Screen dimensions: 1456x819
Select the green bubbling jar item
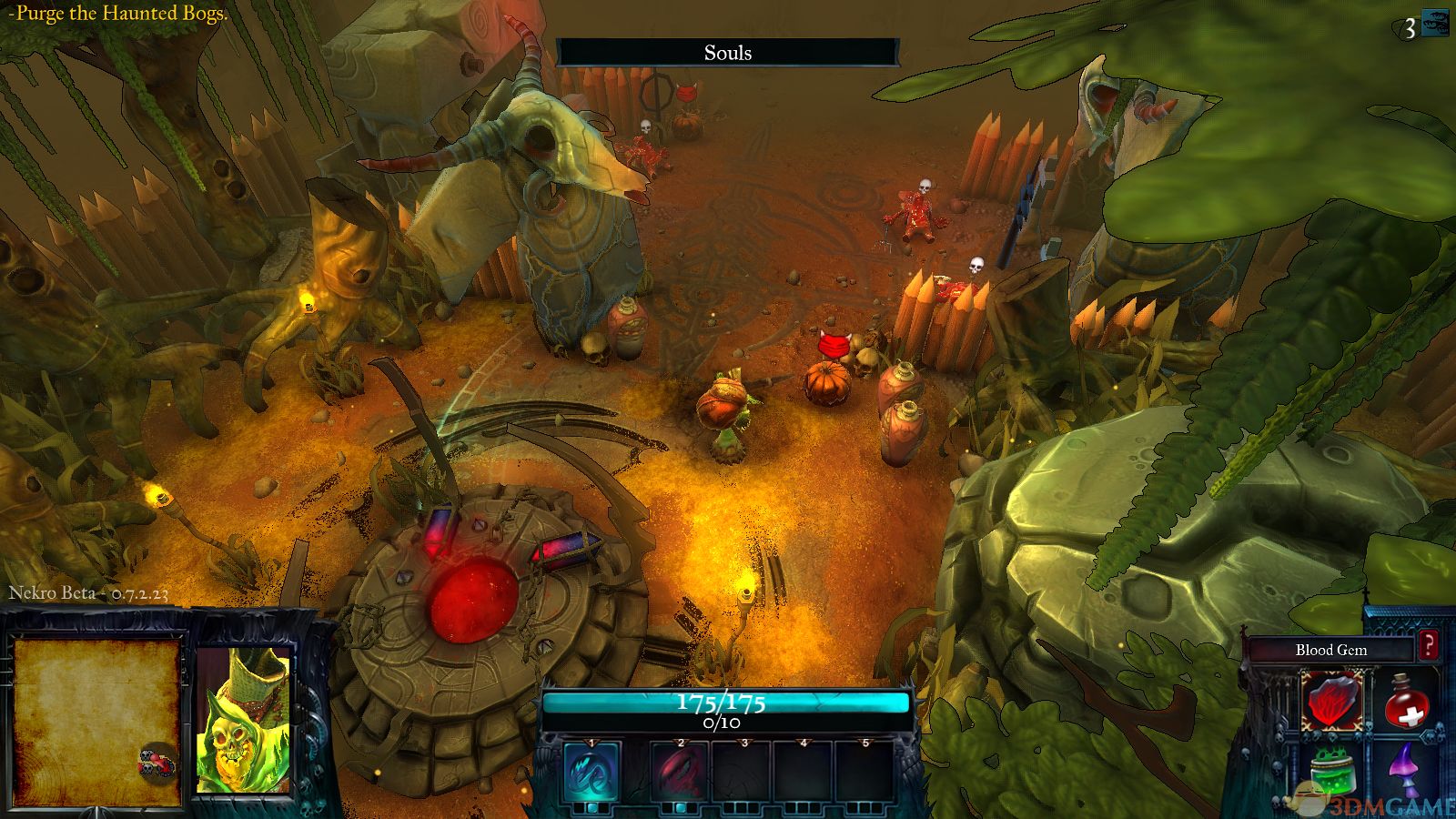[x=1332, y=773]
